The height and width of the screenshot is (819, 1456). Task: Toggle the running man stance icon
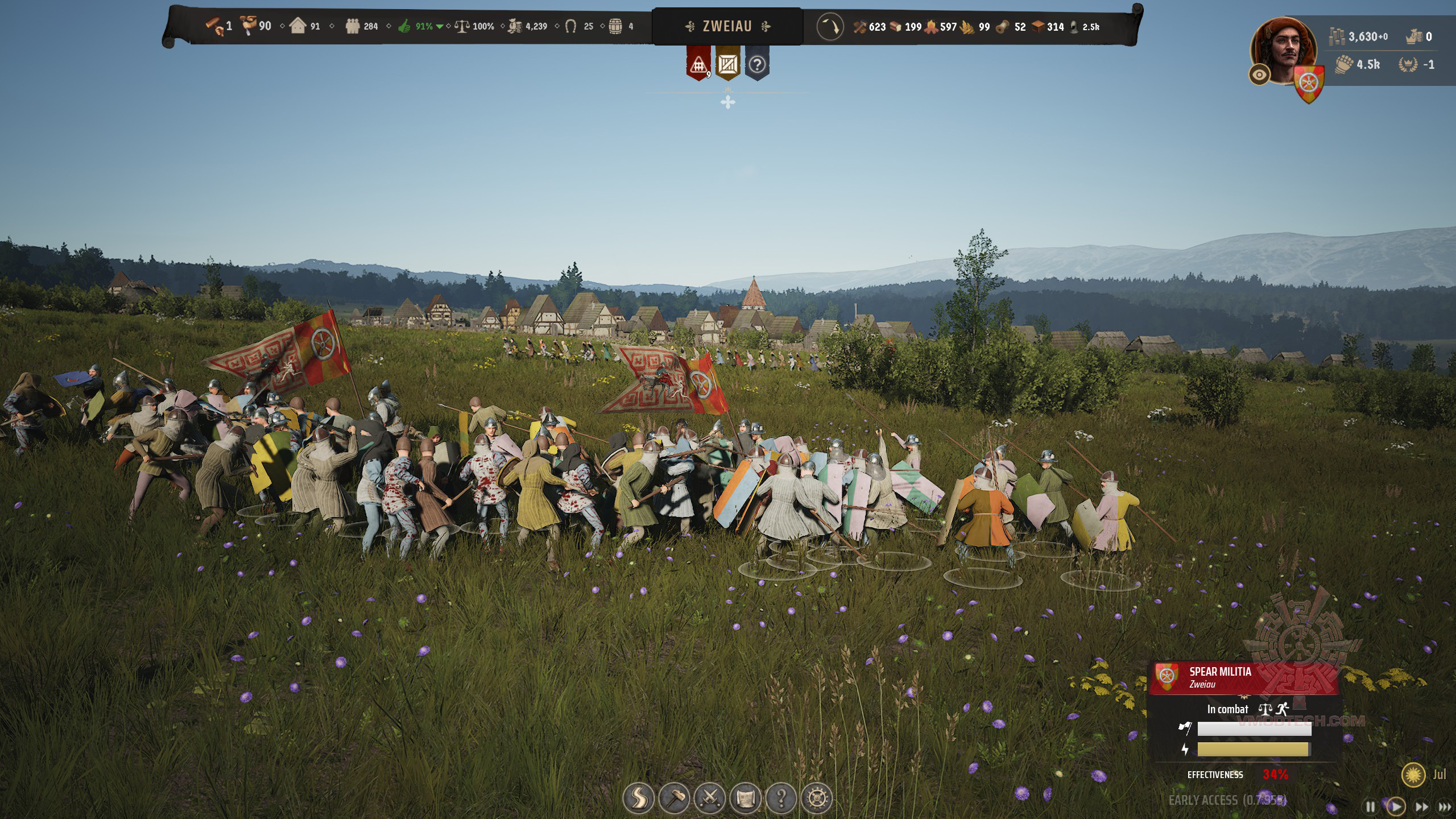pos(1283,709)
